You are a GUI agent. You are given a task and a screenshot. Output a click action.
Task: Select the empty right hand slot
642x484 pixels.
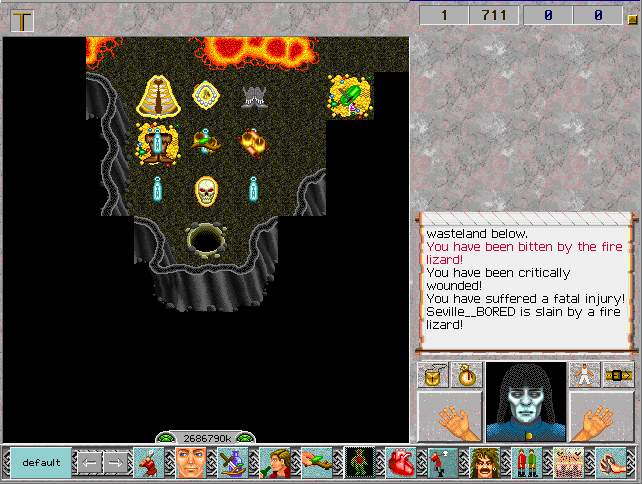(x=602, y=416)
